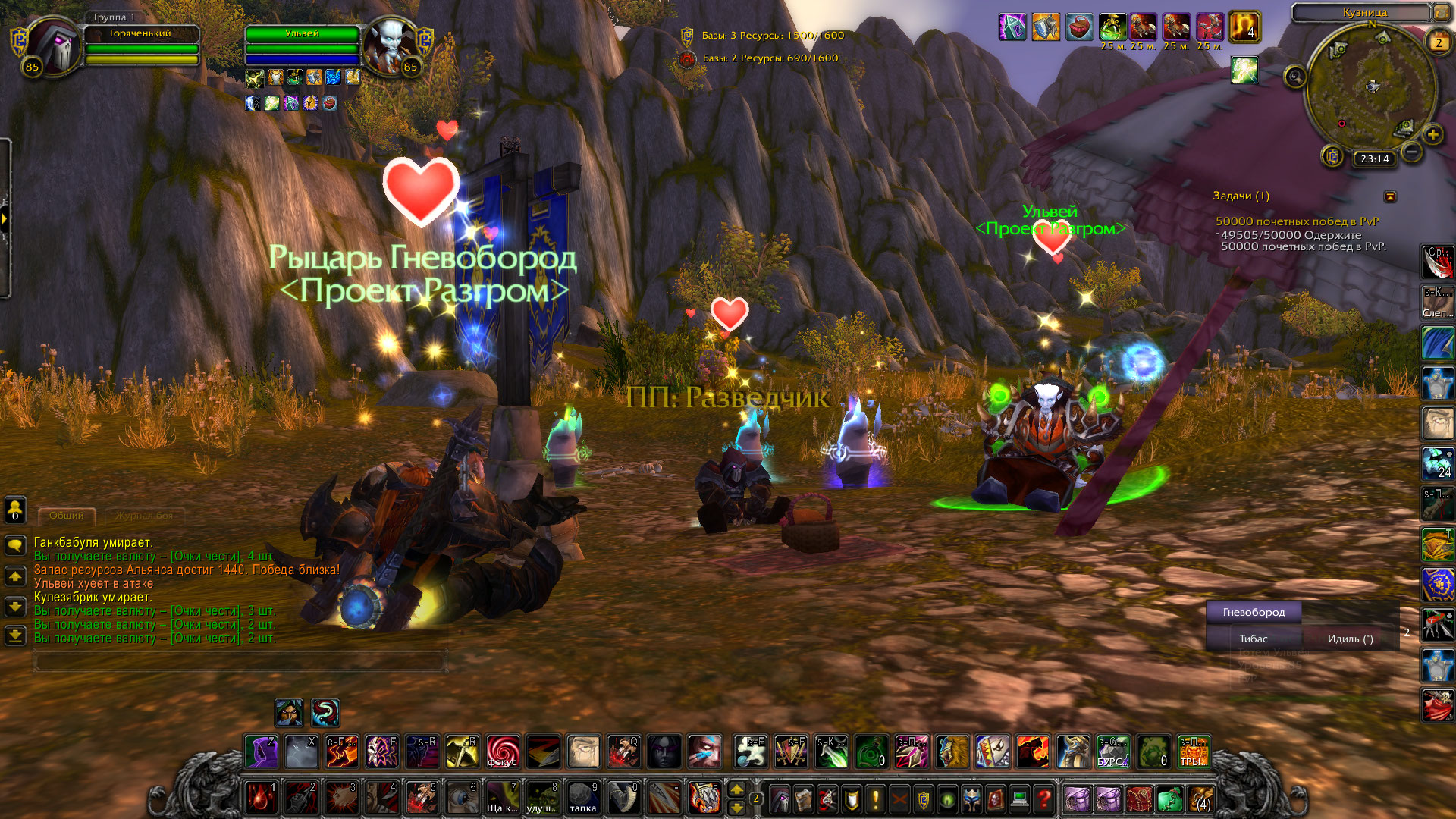Switch to the Общий chat tab

(67, 516)
